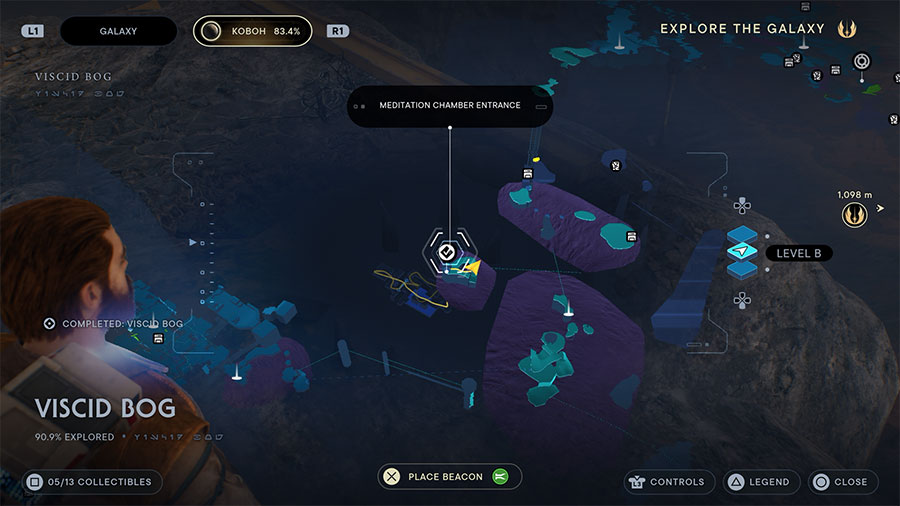Viewport: 900px width, 506px height.
Task: Switch to the Galaxy map tab
Action: pos(118,31)
